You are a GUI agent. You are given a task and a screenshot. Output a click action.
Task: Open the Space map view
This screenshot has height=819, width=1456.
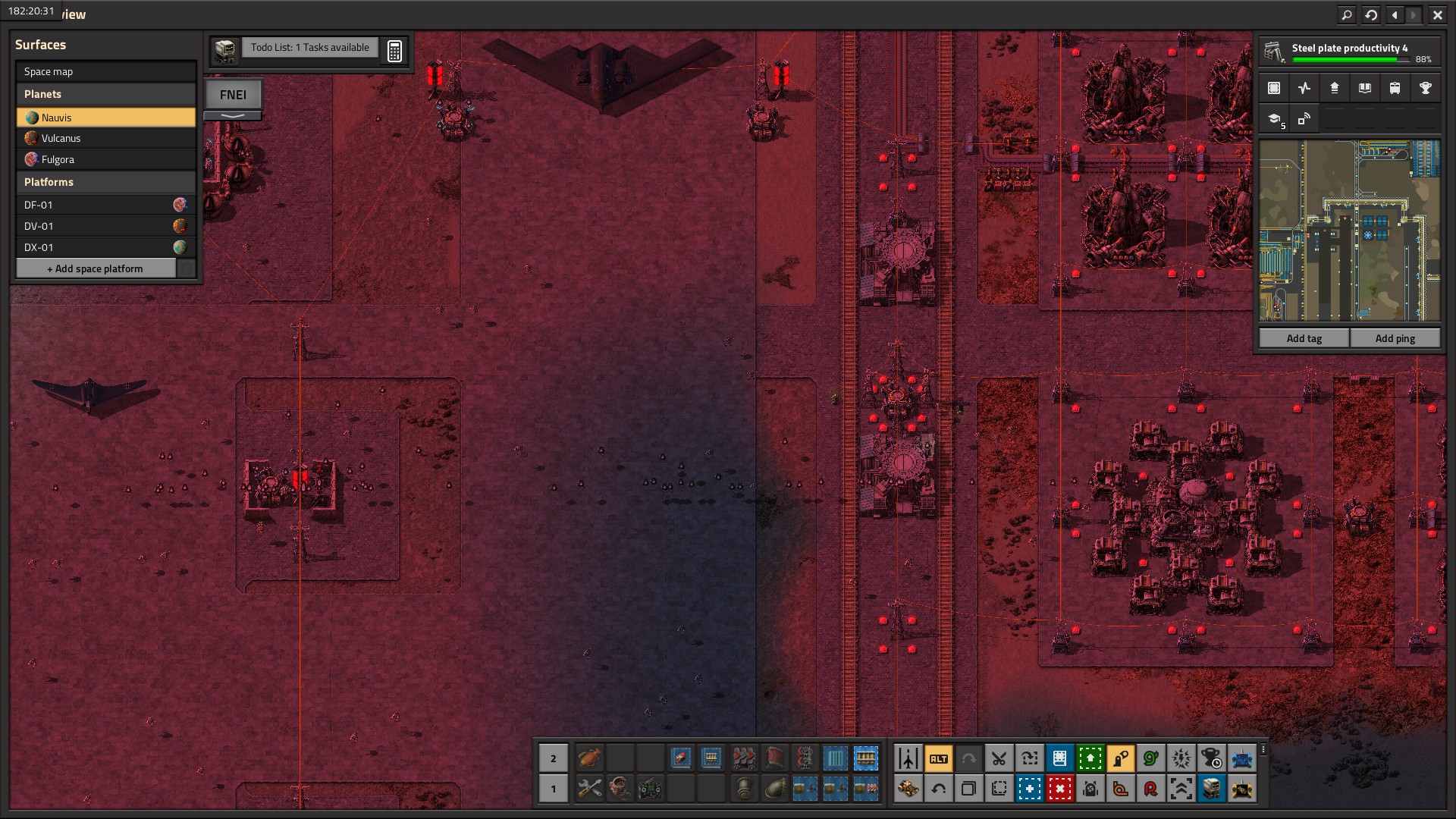[105, 72]
